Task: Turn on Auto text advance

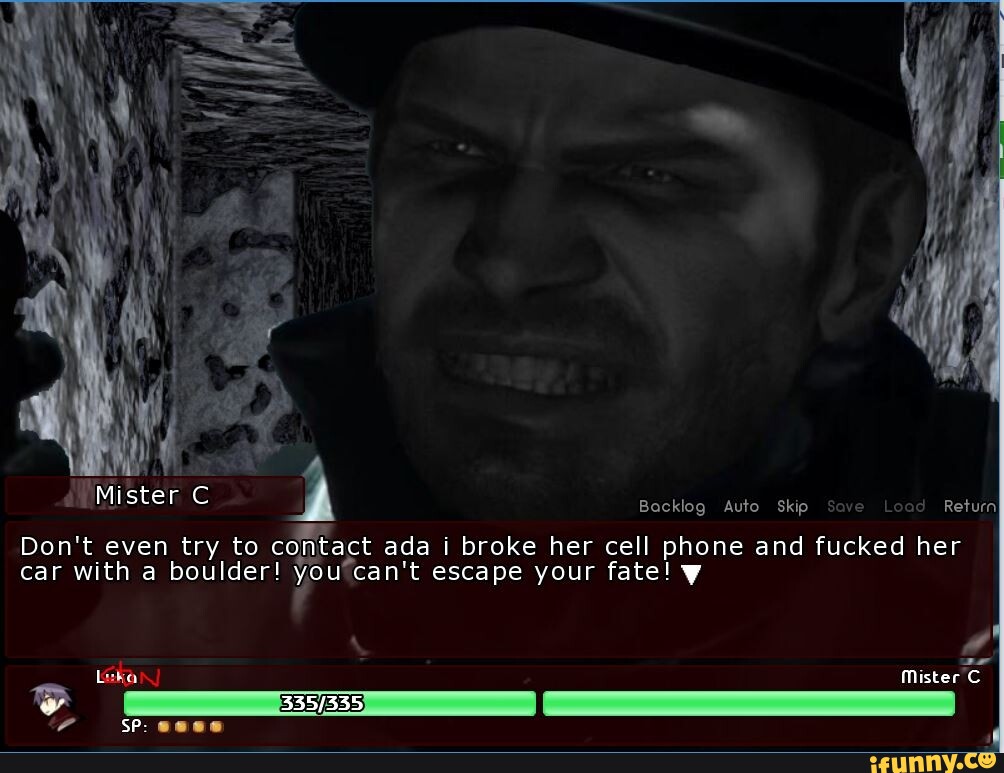Action: pos(741,507)
